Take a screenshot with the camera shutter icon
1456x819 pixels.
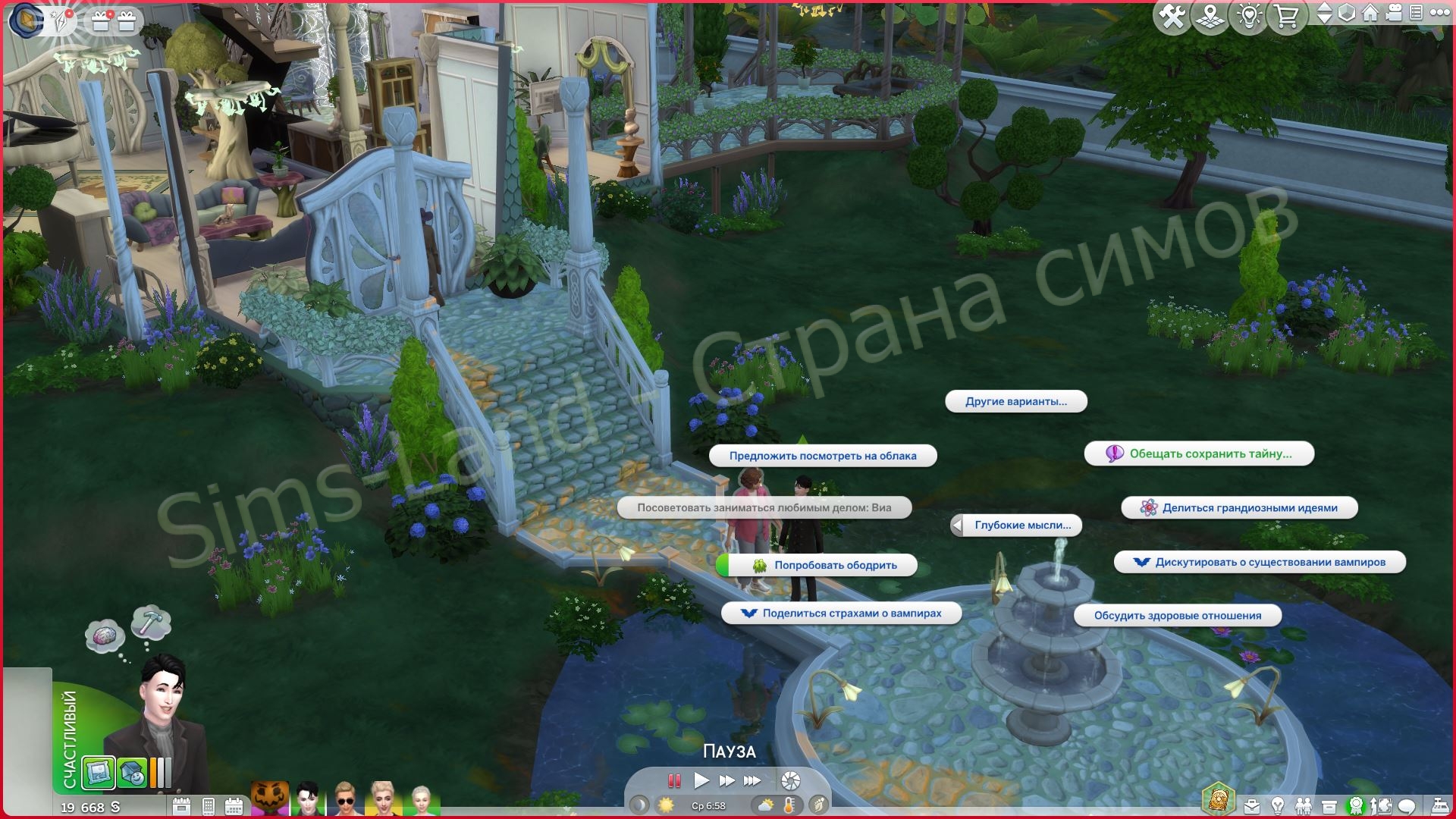click(791, 780)
